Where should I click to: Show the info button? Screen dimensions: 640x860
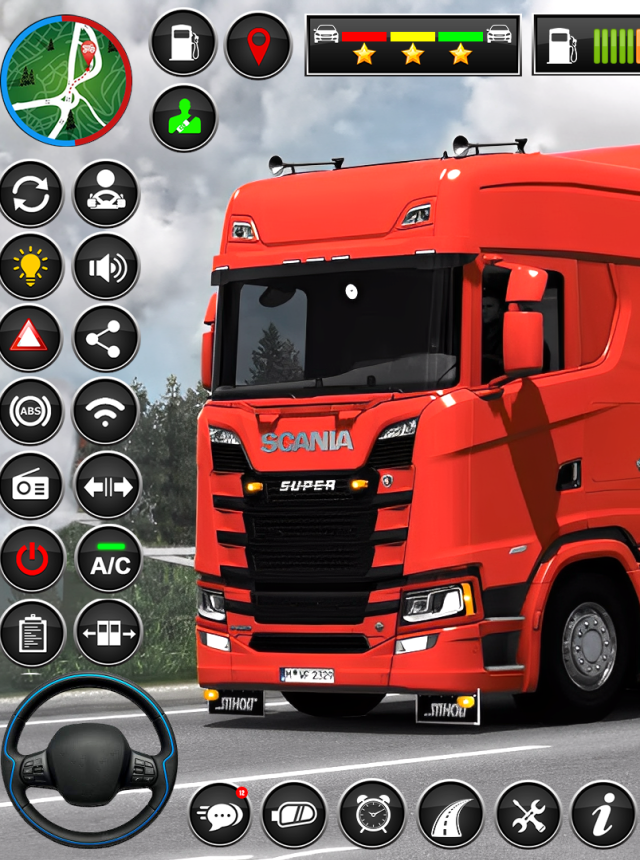603,814
